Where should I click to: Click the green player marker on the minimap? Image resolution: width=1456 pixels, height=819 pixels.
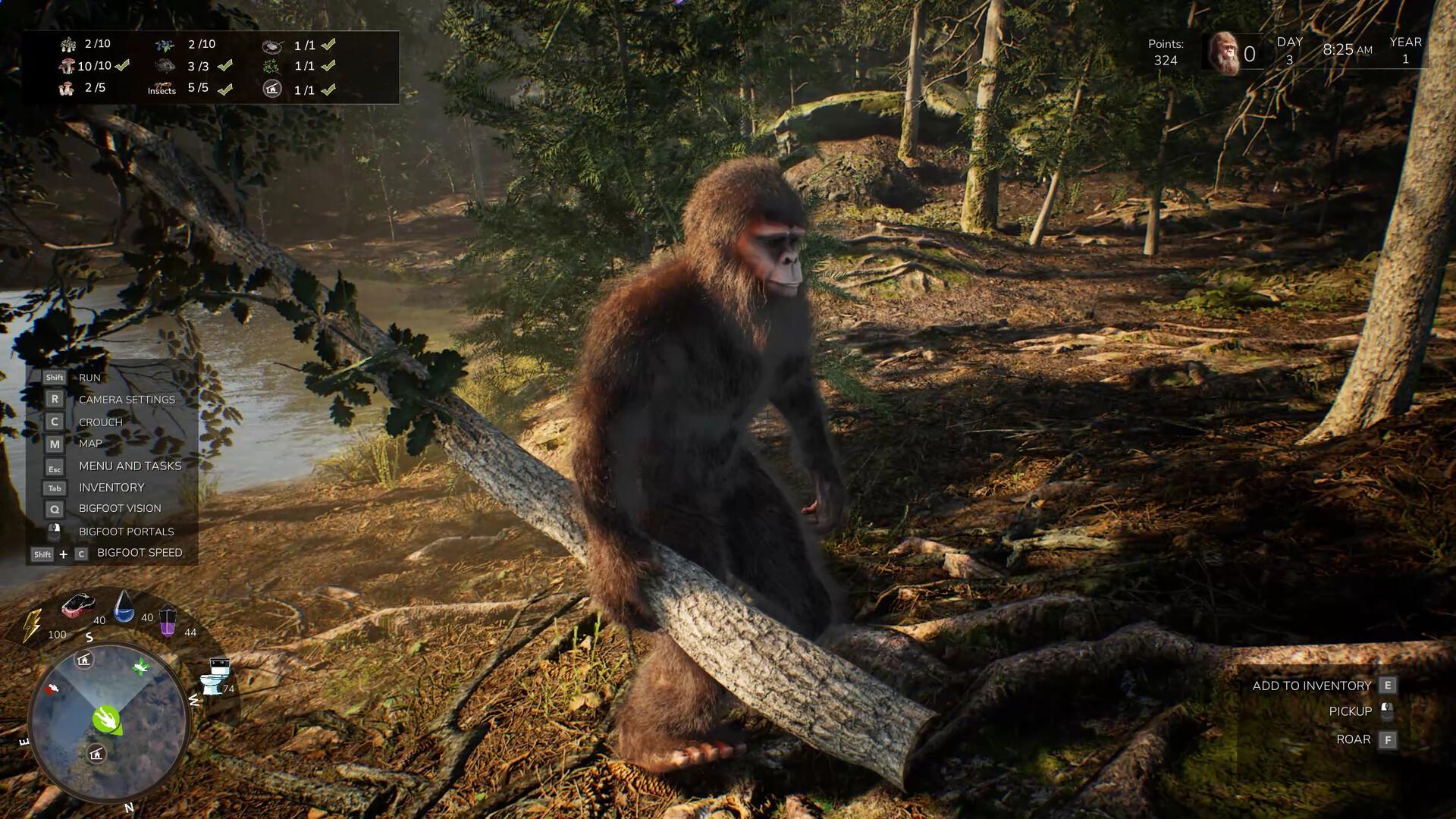coord(105,720)
